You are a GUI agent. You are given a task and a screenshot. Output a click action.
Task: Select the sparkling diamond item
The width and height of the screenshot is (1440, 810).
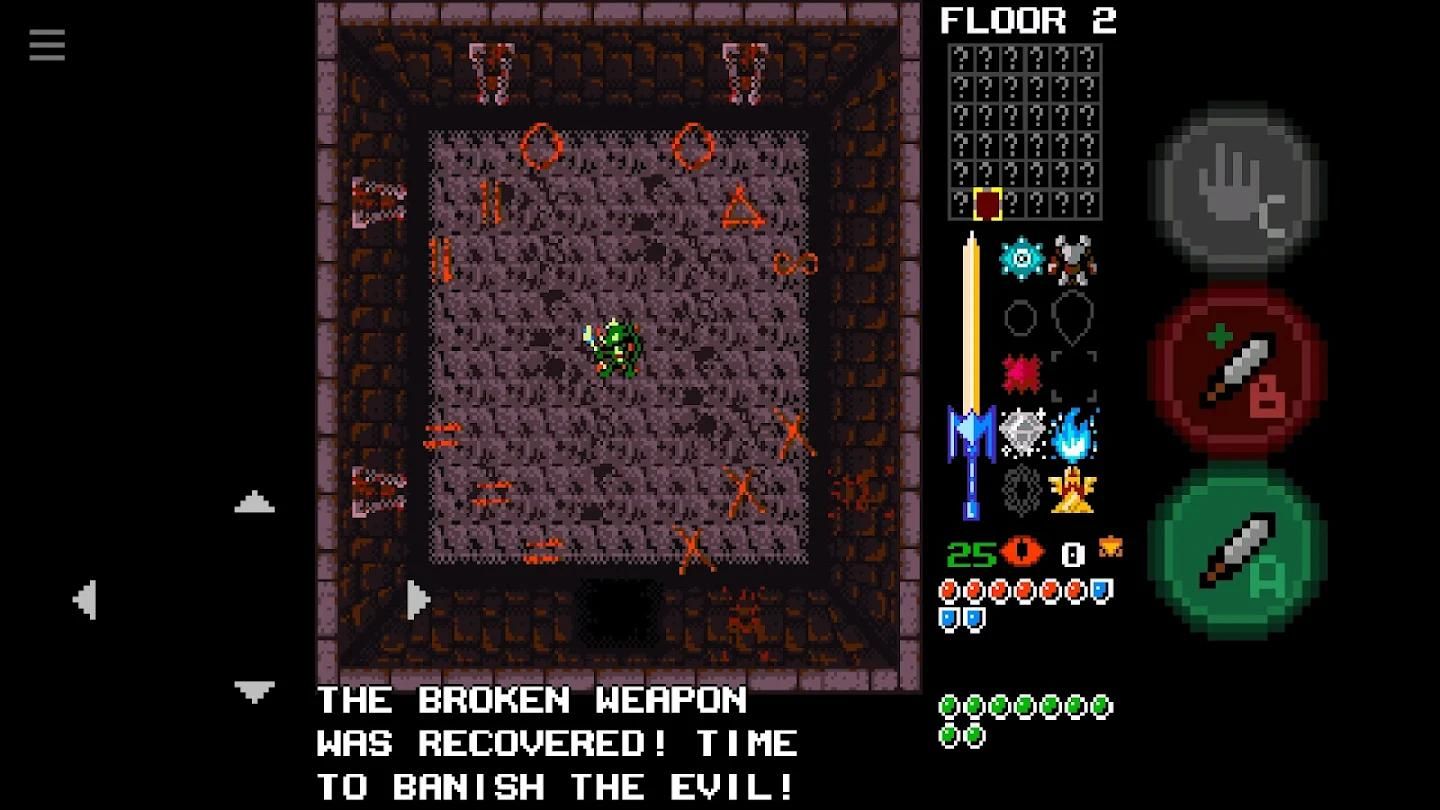pos(1022,432)
